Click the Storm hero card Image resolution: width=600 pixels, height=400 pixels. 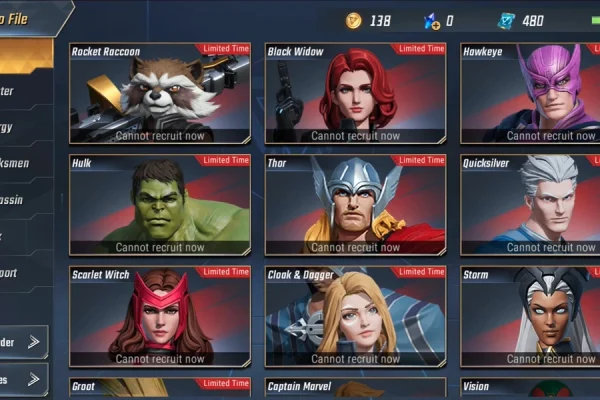tap(530, 316)
